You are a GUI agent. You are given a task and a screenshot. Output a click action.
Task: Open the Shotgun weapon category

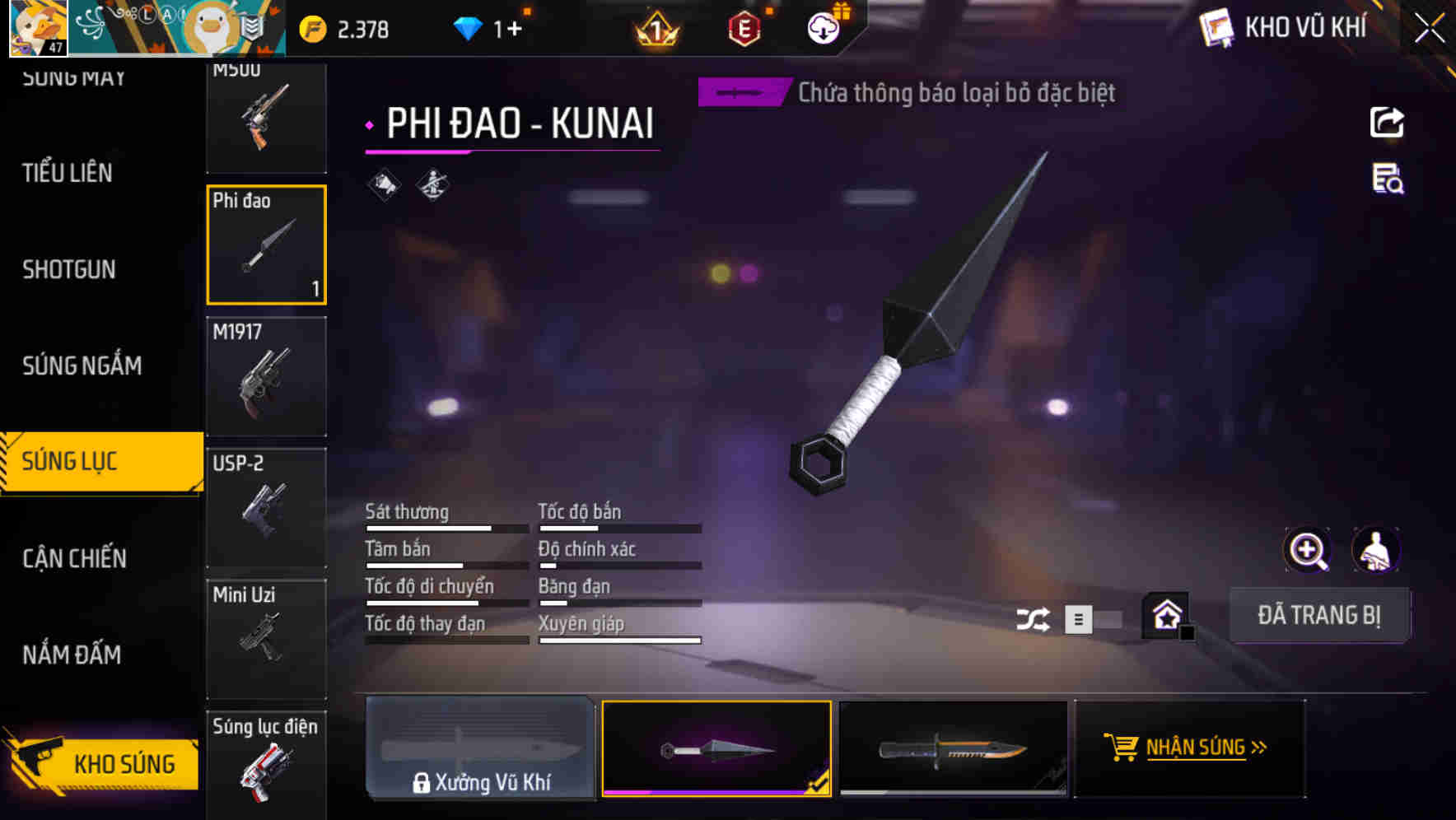coord(70,269)
